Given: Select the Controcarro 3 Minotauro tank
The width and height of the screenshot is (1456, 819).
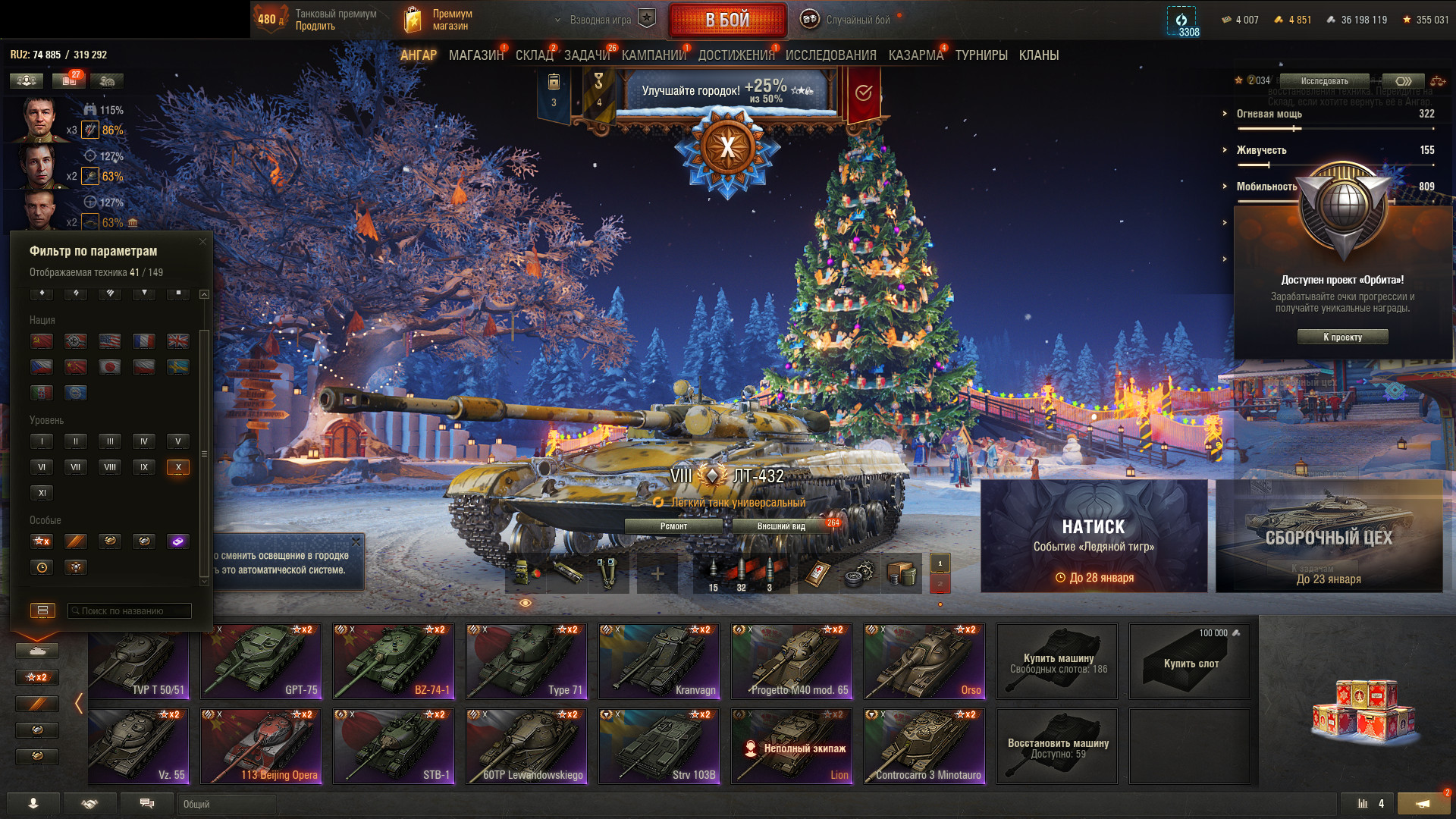Looking at the screenshot, I should click(924, 746).
